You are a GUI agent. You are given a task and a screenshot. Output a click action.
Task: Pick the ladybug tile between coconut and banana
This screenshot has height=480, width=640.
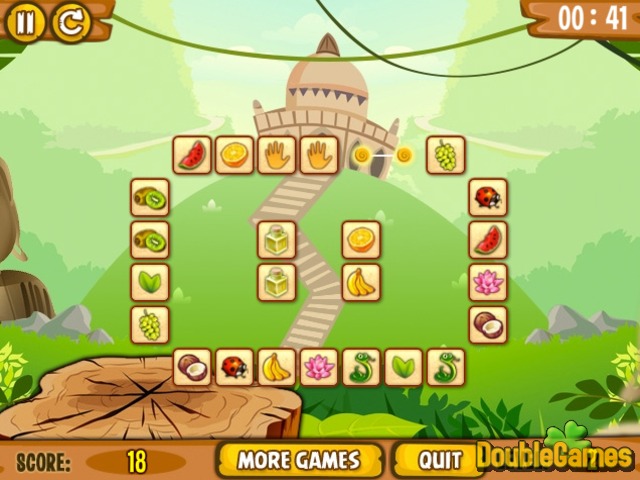click(x=234, y=367)
